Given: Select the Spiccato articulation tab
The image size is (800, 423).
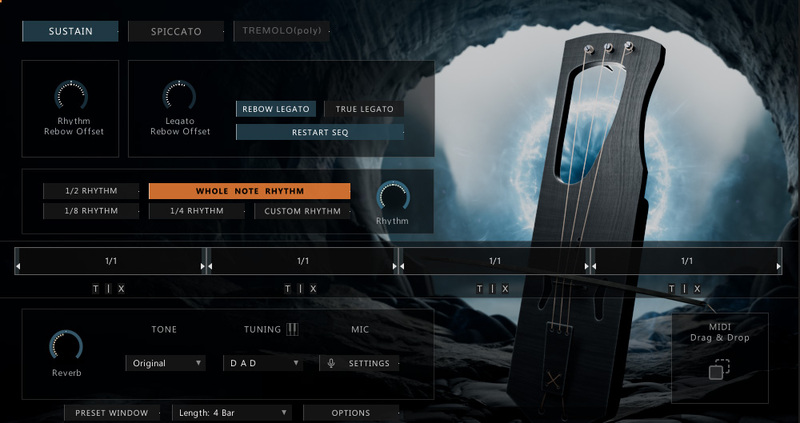Looking at the screenshot, I should [x=176, y=31].
